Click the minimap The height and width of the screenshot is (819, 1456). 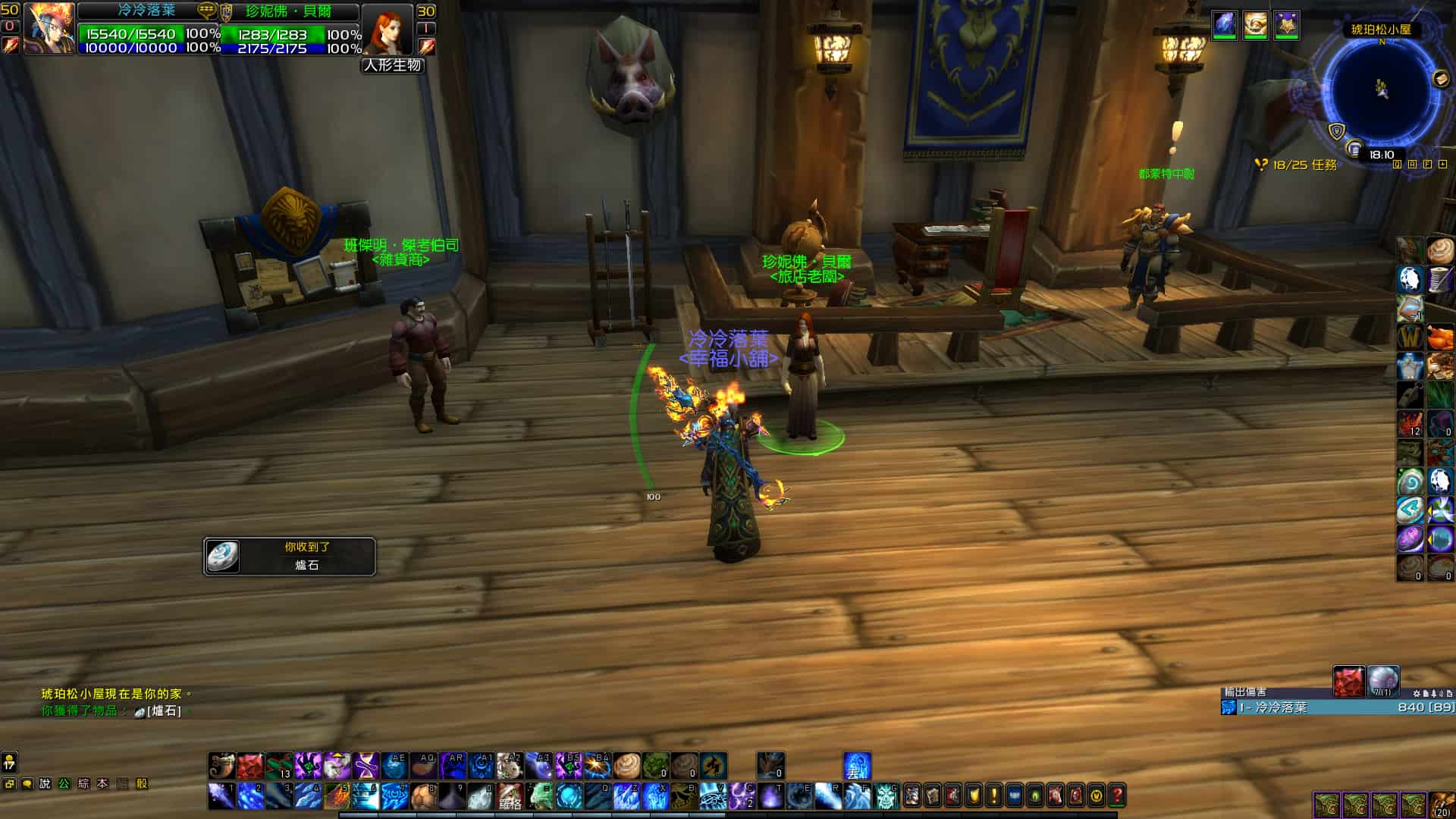click(x=1381, y=89)
